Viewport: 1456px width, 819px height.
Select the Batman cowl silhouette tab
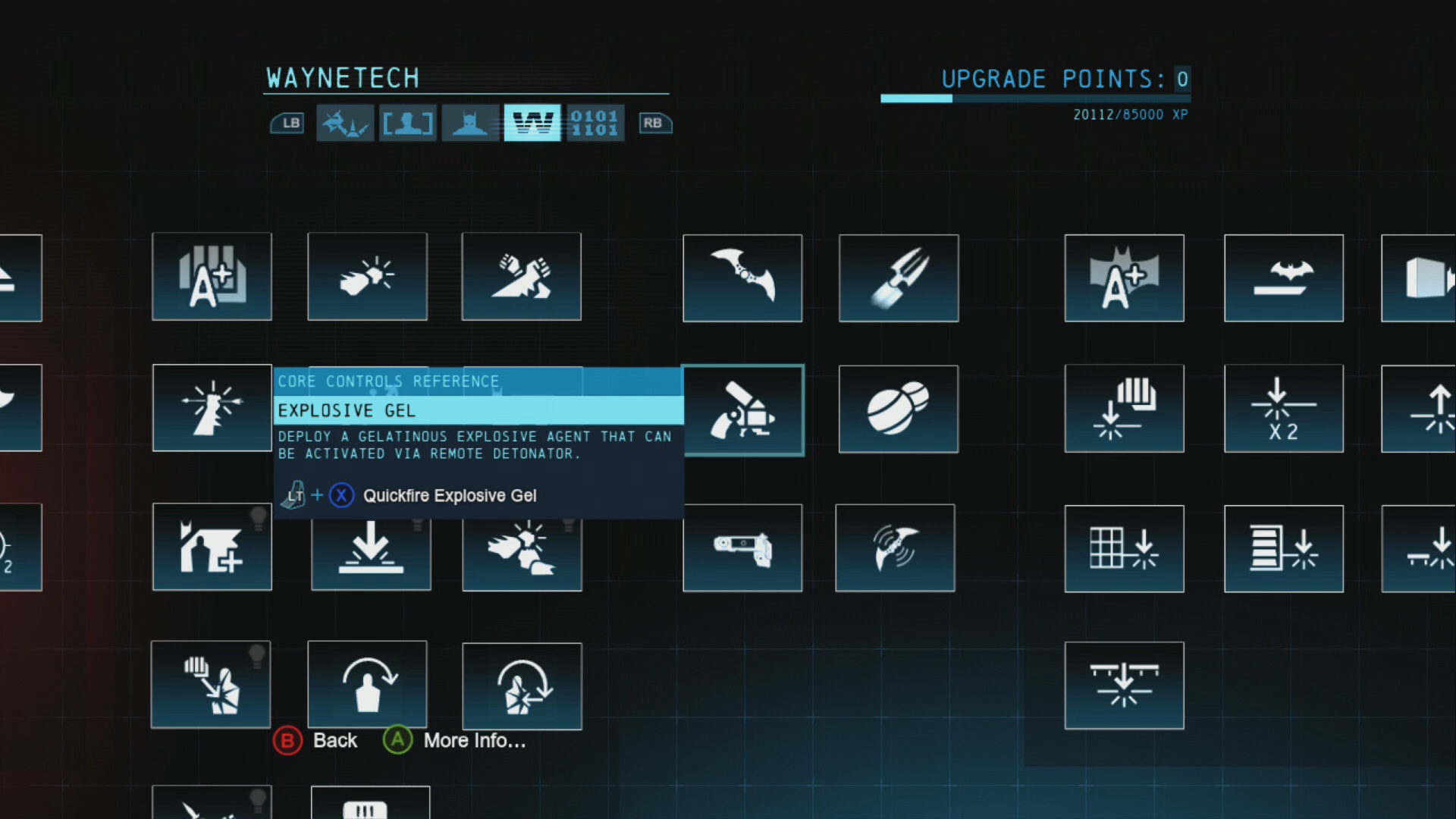pyautogui.click(x=470, y=123)
